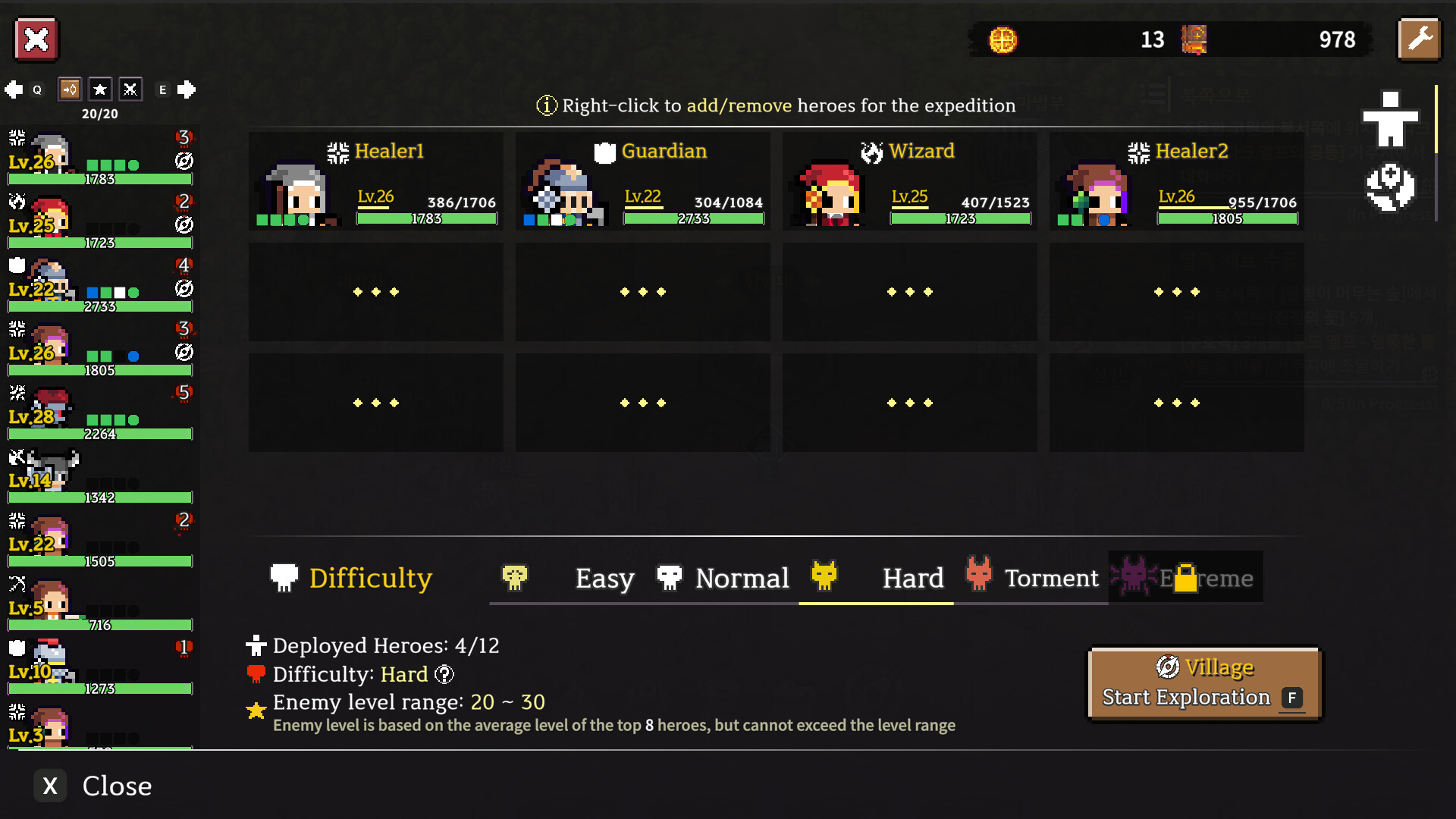Click the gold coin currency icon
The height and width of the screenshot is (819, 1456).
[1003, 40]
